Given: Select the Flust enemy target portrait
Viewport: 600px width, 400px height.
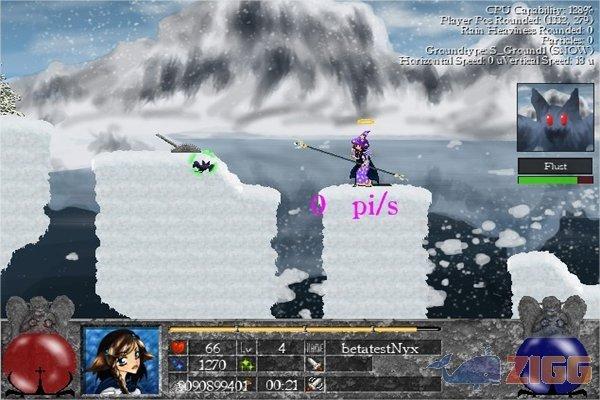Looking at the screenshot, I should click(x=548, y=117).
